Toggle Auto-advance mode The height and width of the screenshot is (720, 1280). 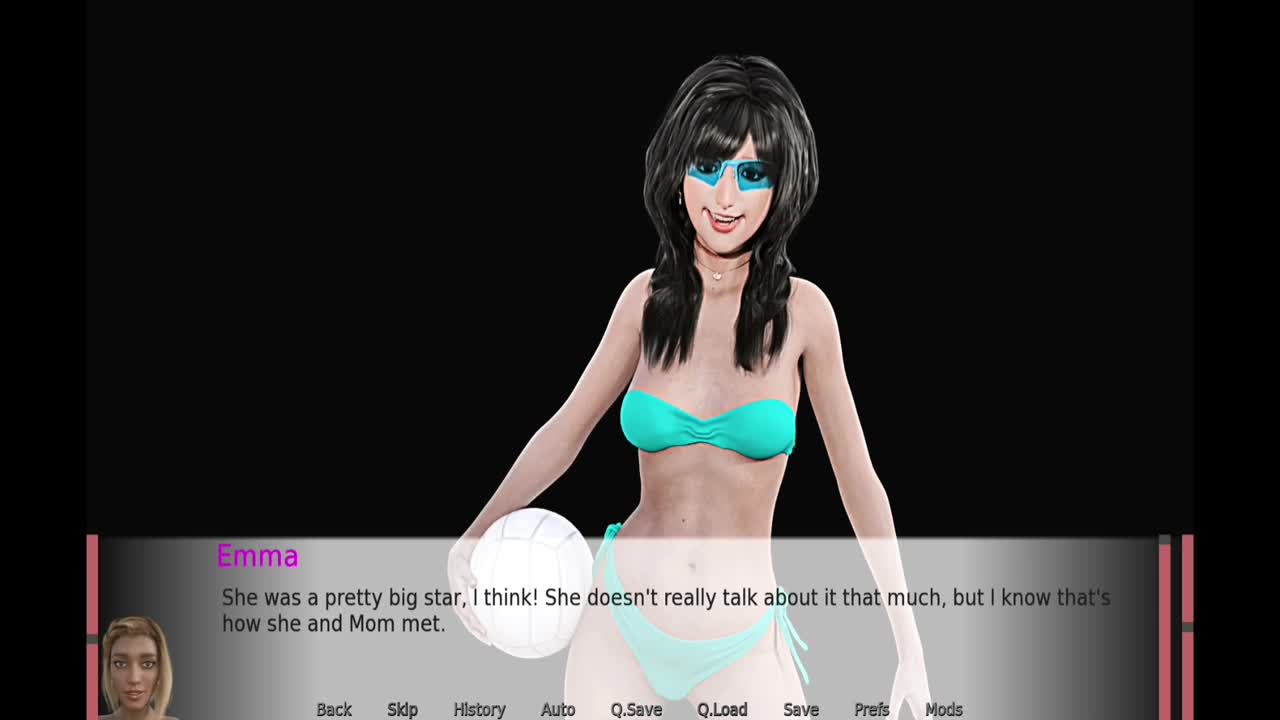pos(558,709)
